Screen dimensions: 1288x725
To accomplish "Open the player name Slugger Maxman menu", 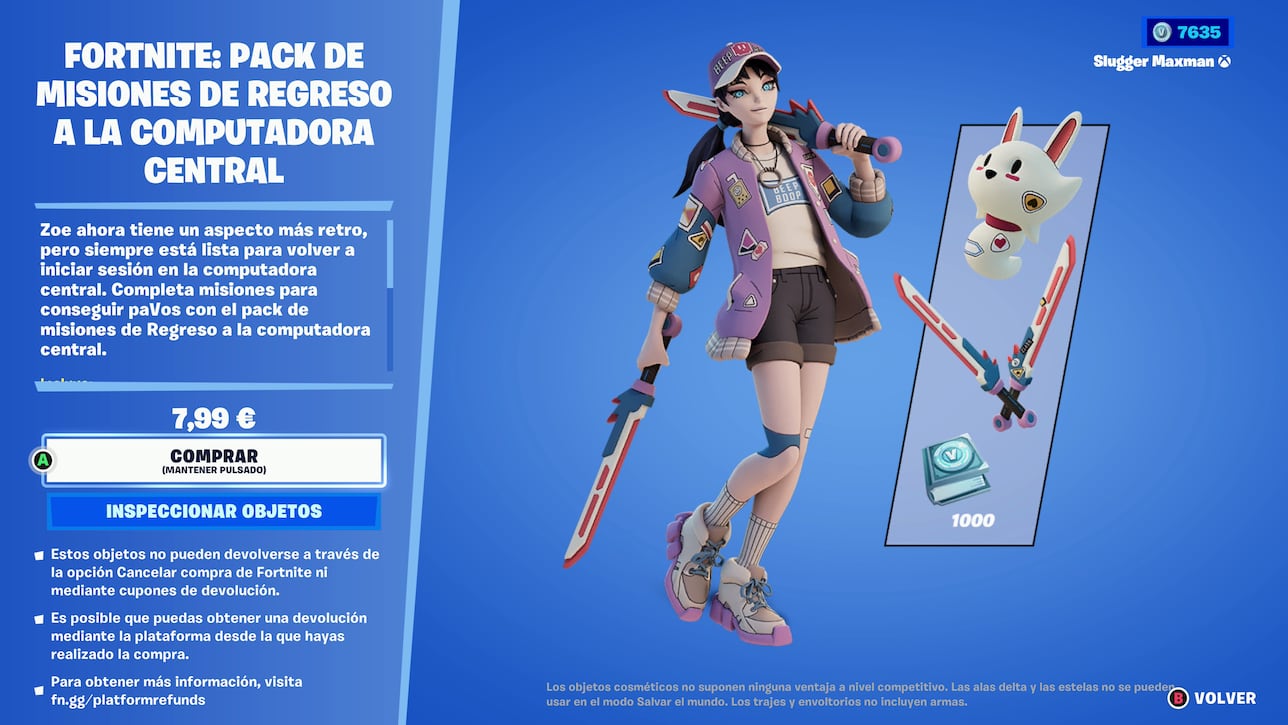I will [x=1155, y=60].
